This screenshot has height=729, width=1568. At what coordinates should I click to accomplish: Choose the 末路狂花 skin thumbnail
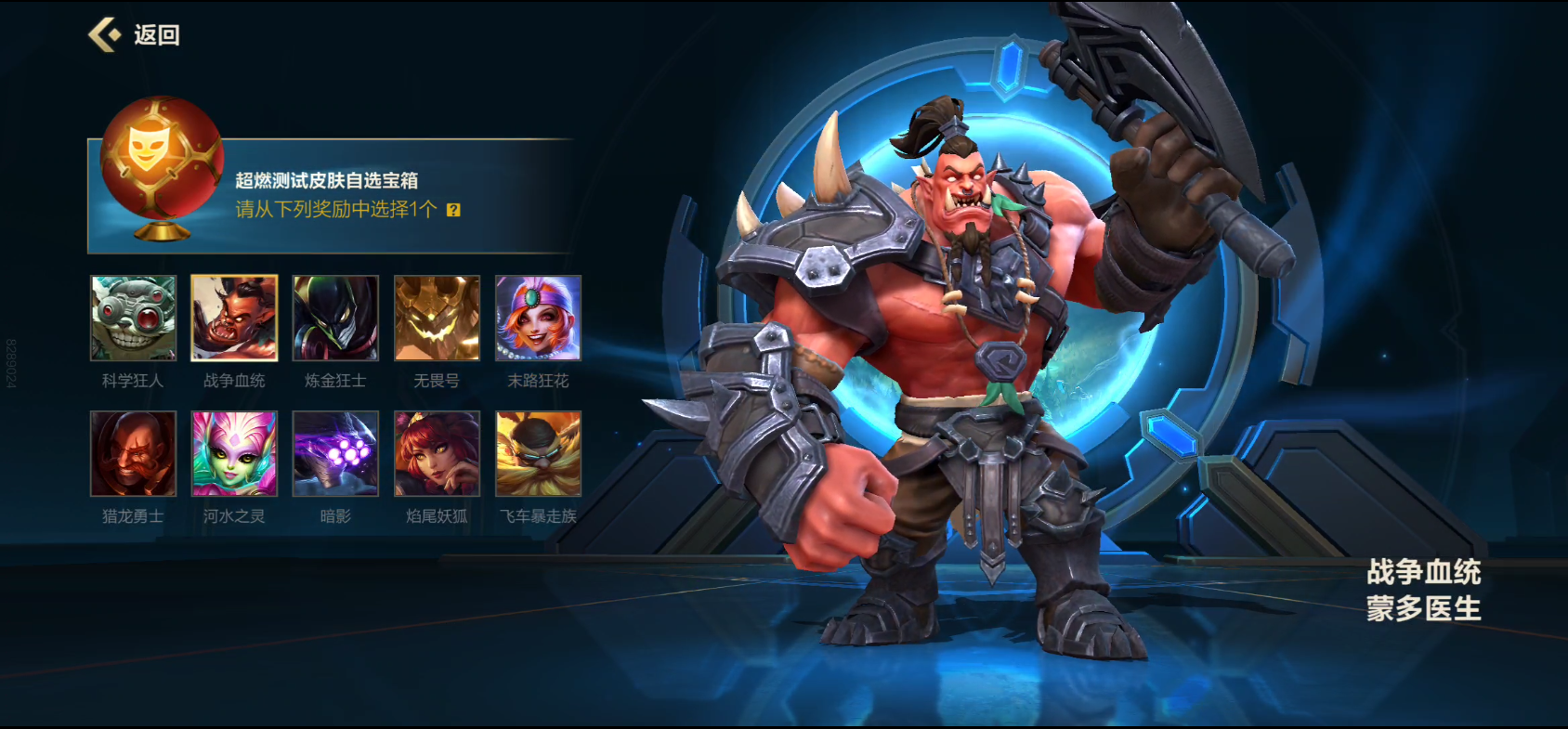point(538,318)
